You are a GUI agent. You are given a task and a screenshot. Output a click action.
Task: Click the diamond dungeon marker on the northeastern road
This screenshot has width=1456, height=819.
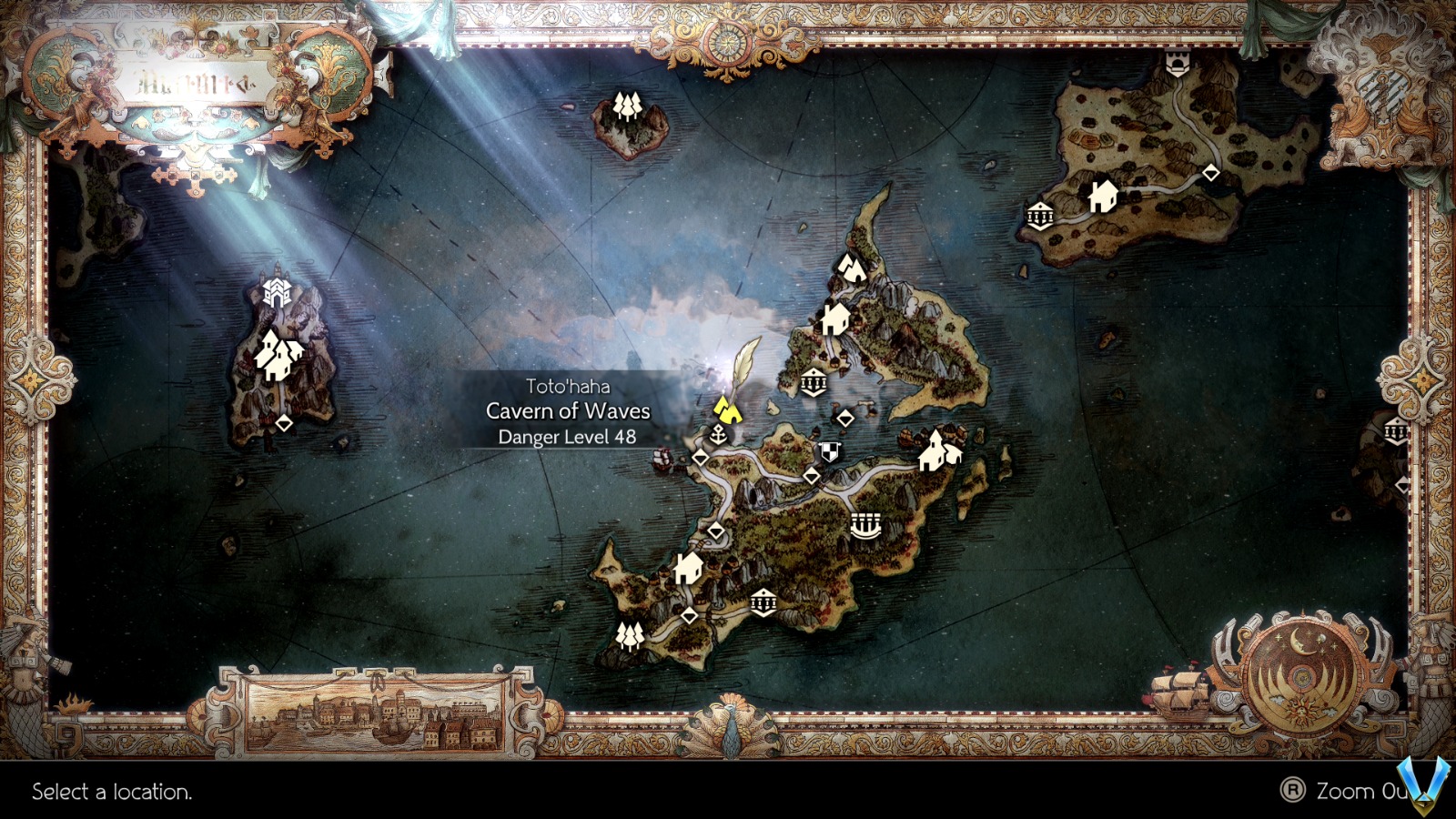pos(1210,172)
